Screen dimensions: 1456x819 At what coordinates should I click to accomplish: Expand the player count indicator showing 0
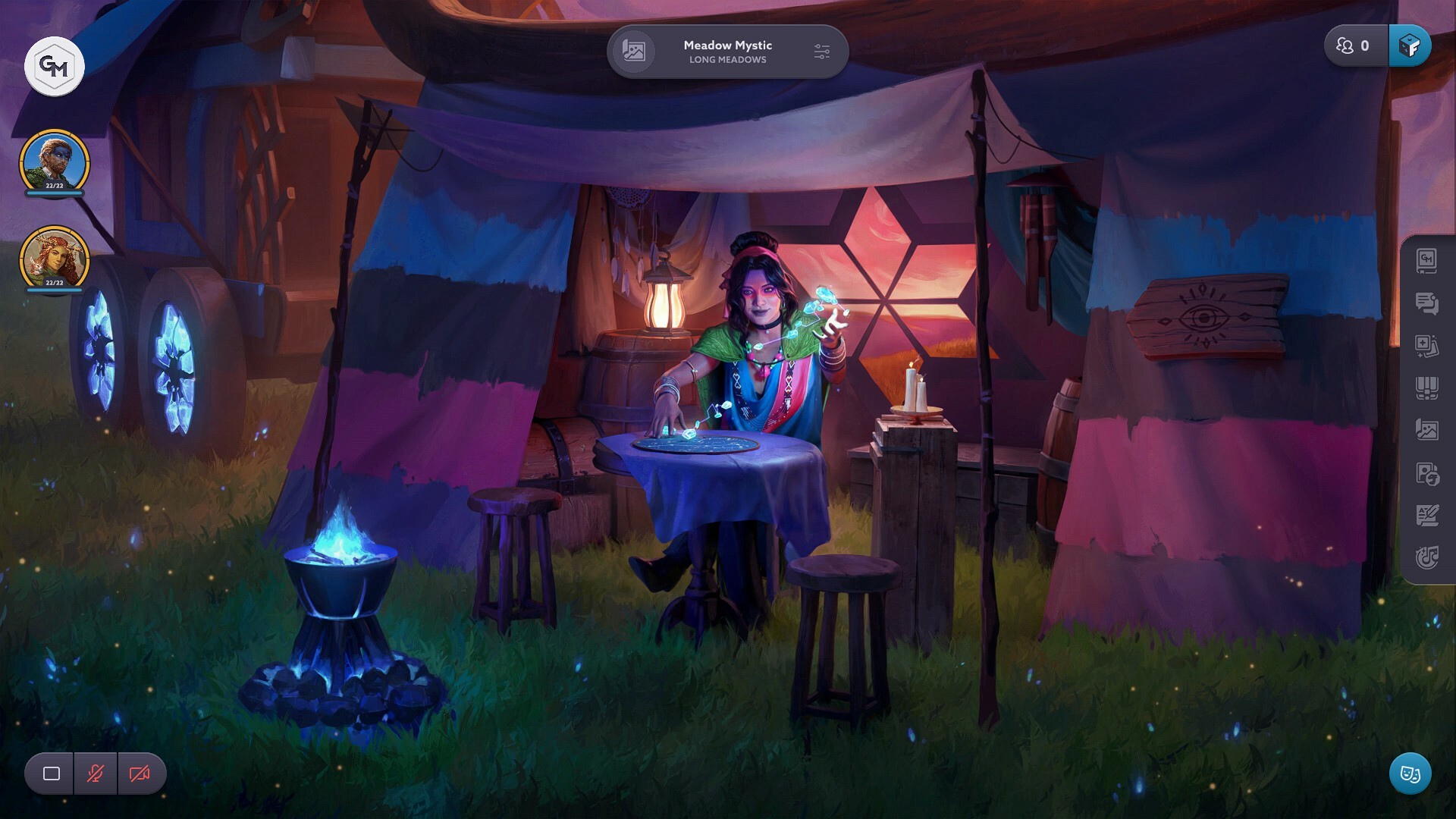[x=1354, y=45]
